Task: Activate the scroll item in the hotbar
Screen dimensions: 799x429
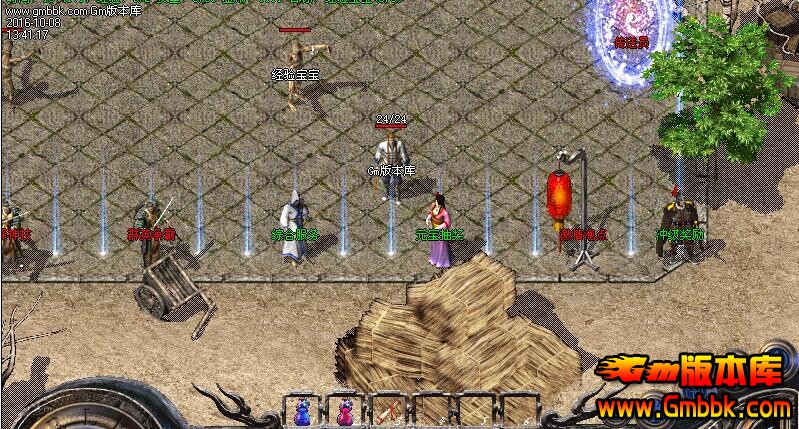Action: point(388,411)
